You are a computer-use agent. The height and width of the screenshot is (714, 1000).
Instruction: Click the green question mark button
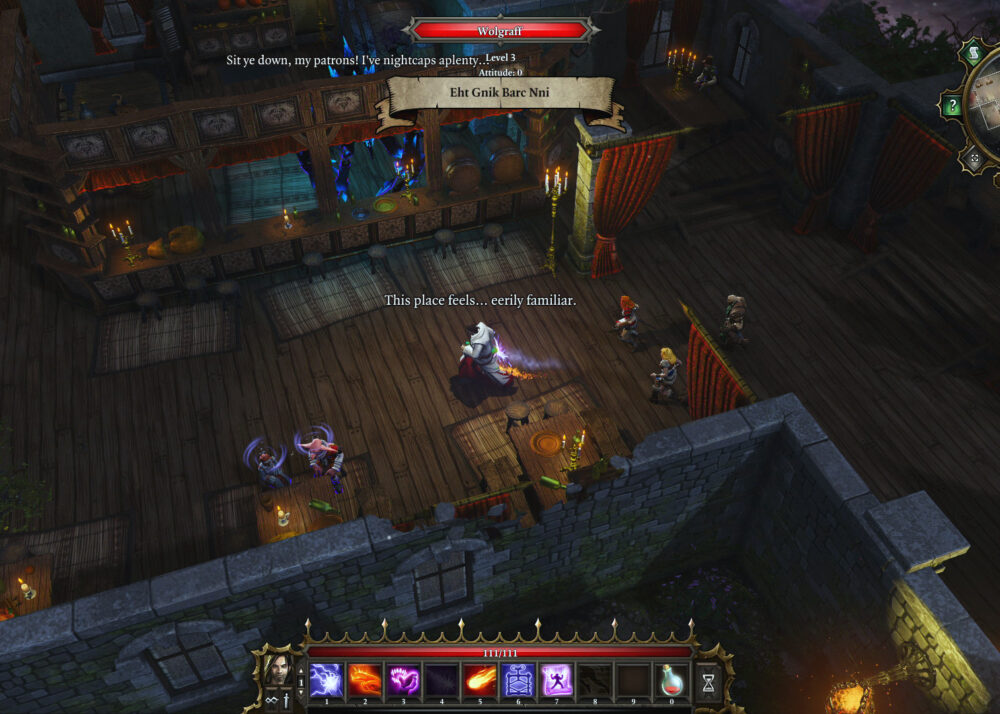pyautogui.click(x=953, y=106)
